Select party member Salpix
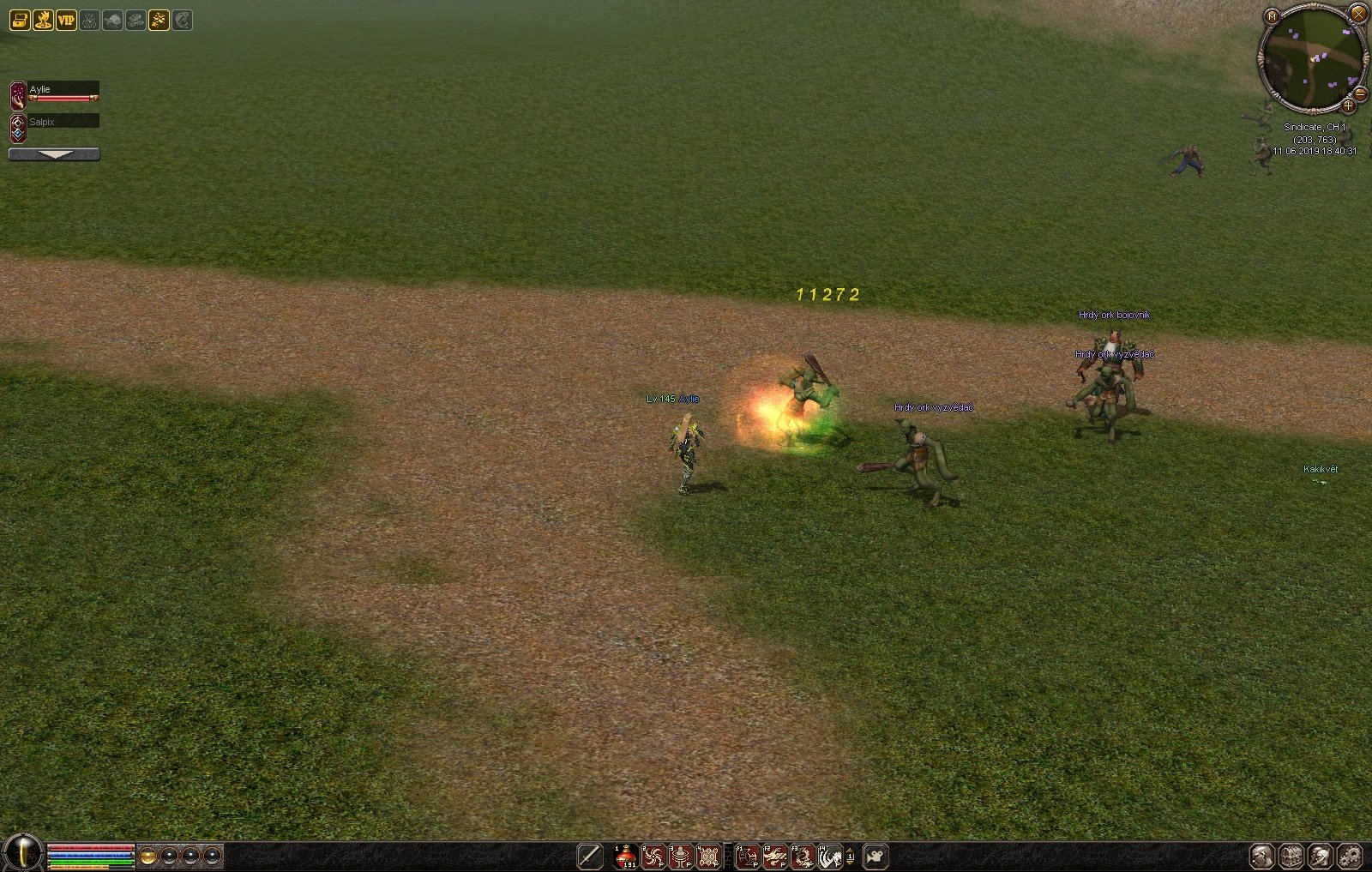 (62, 123)
